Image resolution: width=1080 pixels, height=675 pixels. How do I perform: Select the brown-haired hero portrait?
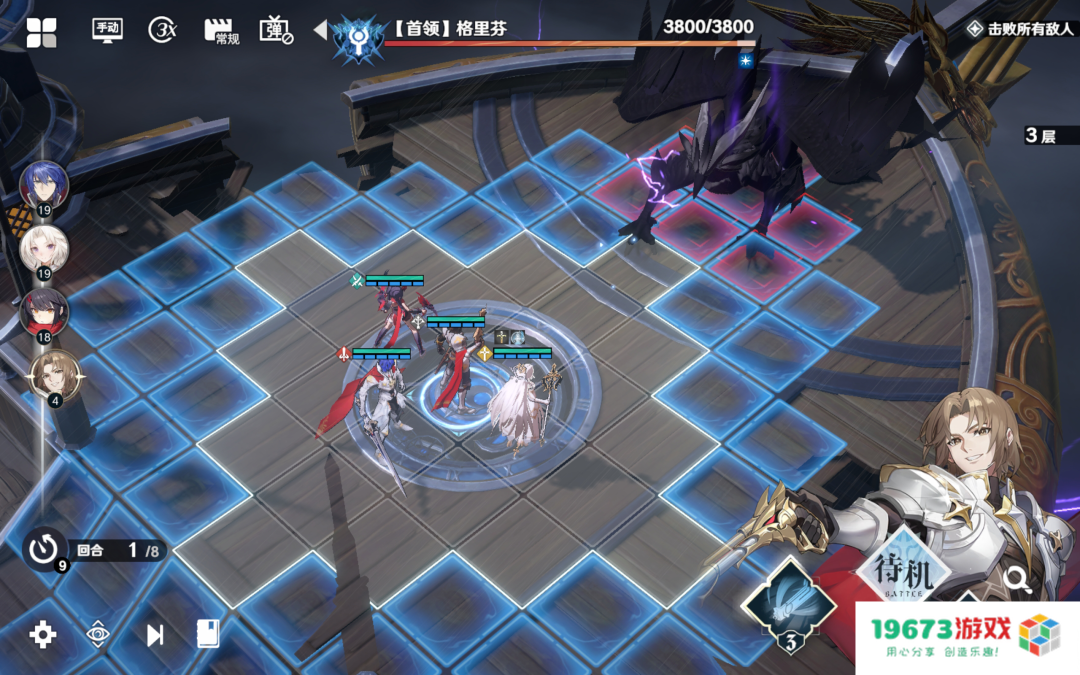click(x=52, y=376)
